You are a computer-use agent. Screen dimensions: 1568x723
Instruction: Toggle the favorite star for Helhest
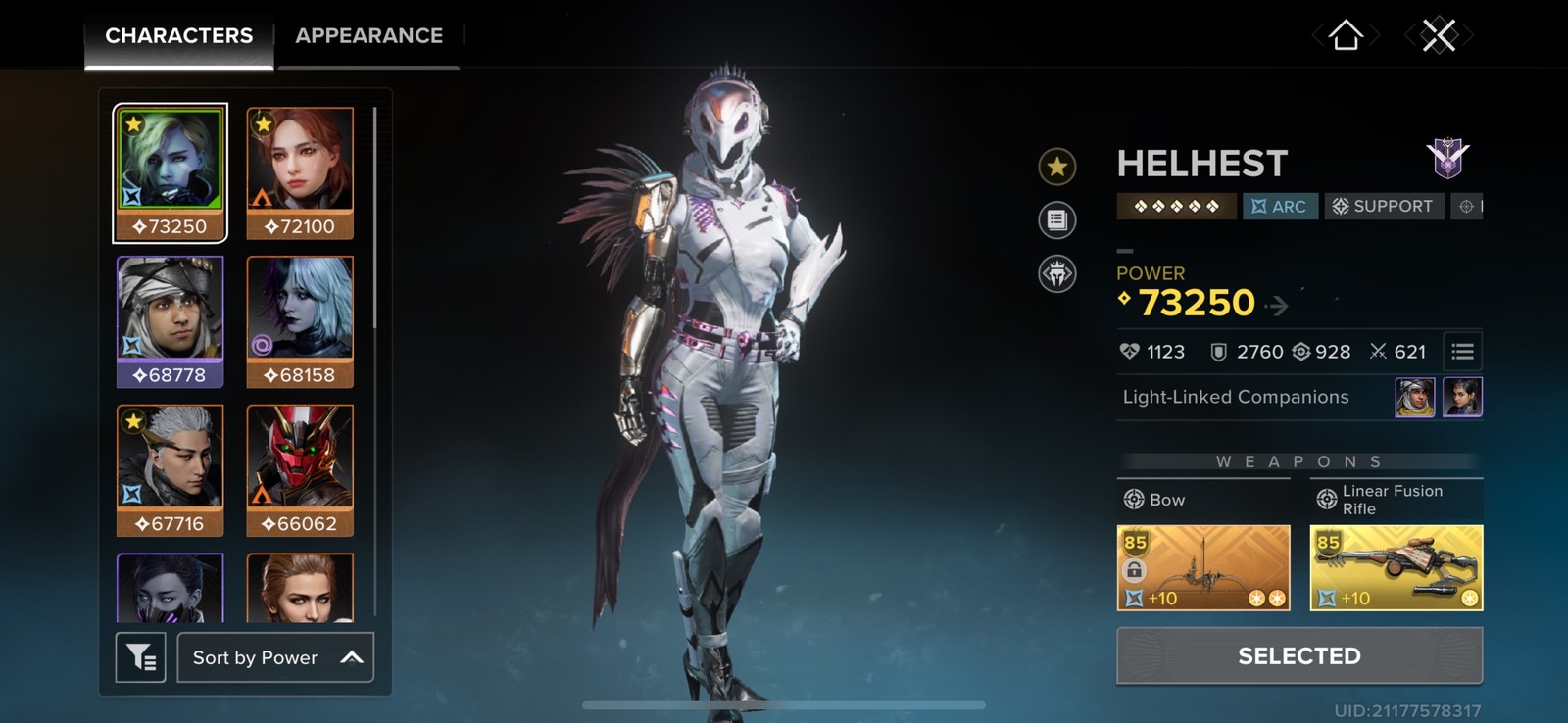coord(1056,167)
